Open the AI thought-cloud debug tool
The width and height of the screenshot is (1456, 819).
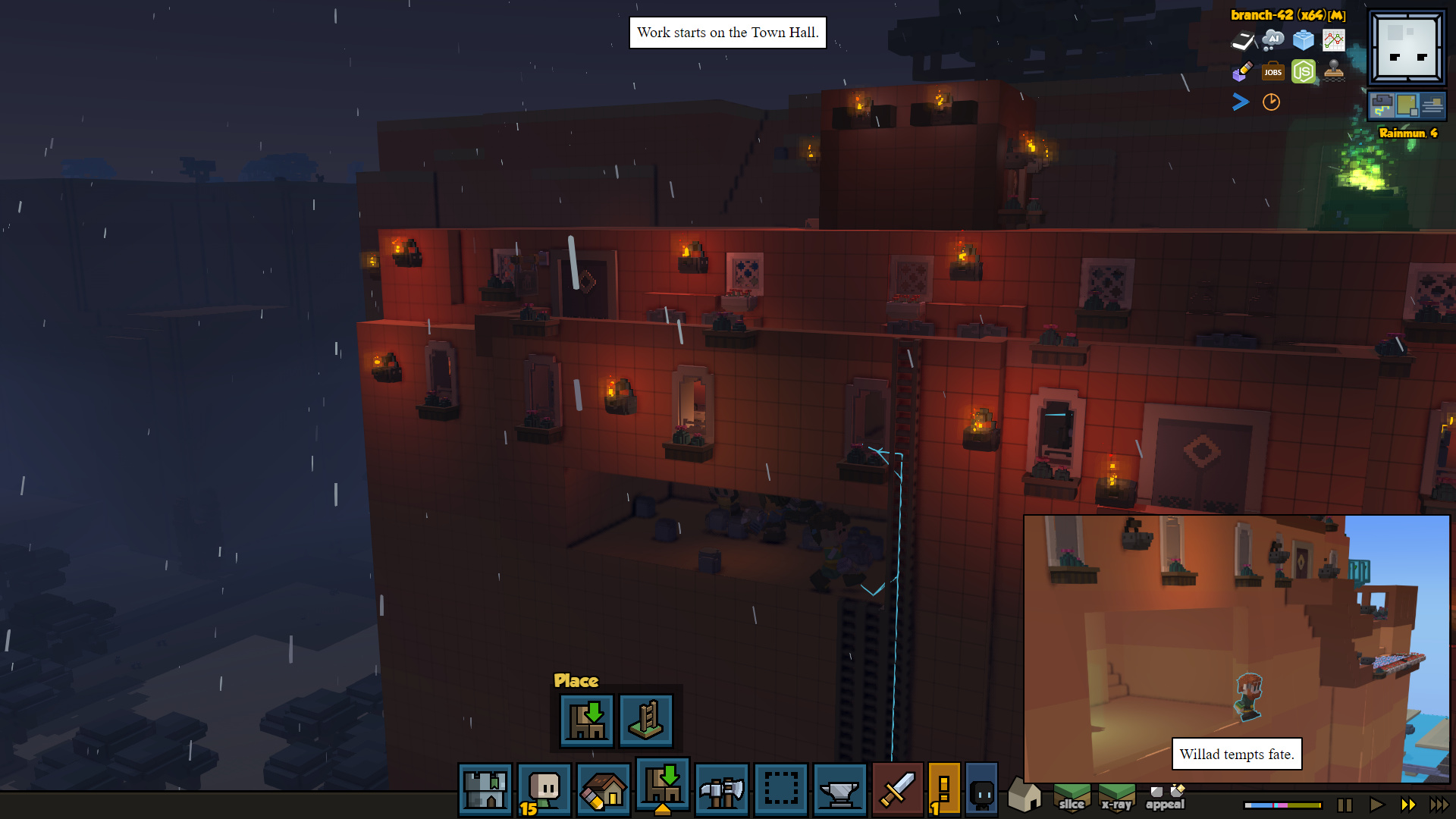[x=1272, y=39]
